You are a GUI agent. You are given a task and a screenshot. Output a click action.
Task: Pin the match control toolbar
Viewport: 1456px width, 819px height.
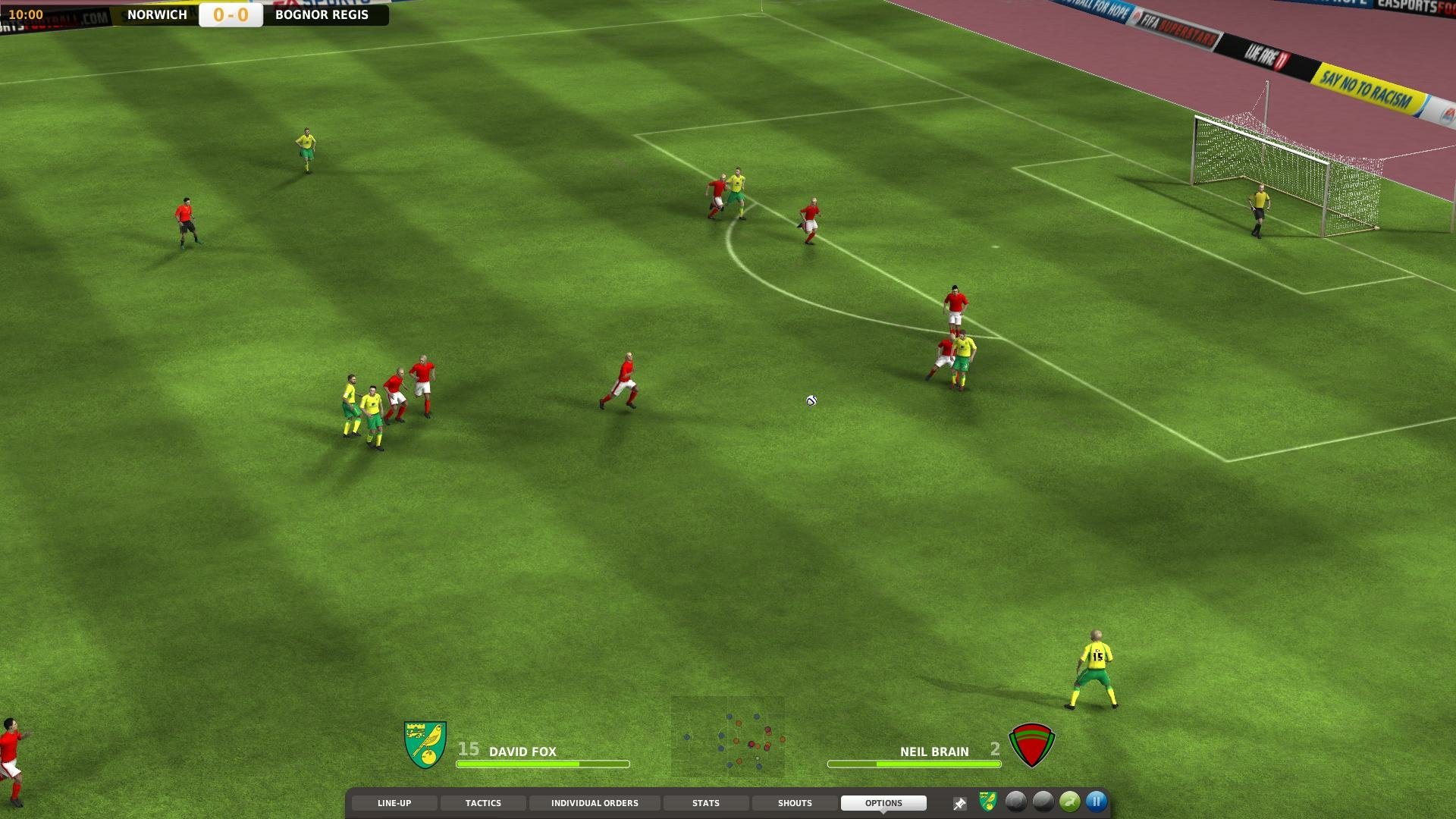pyautogui.click(x=959, y=802)
